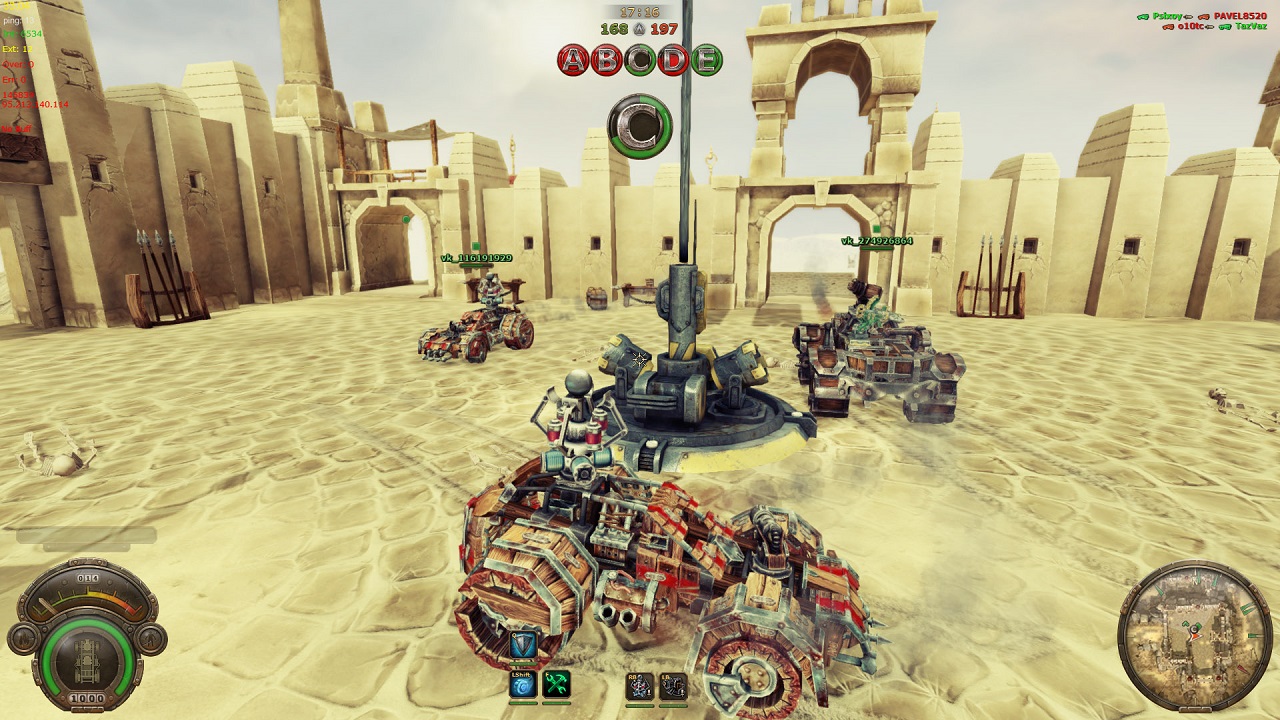Select capture point E indicator
1280x720 pixels.
(x=706, y=60)
